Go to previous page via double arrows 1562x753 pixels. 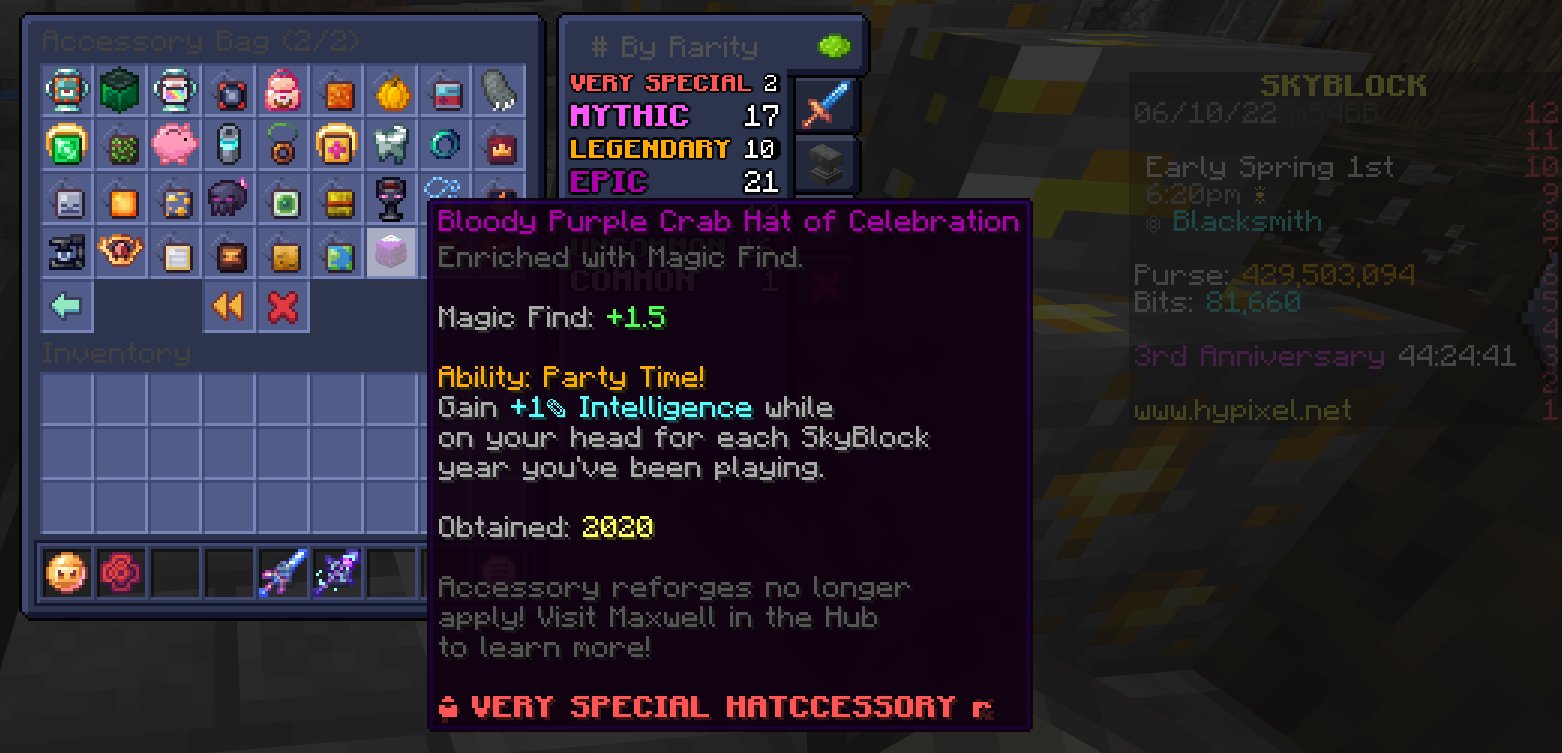[x=228, y=306]
